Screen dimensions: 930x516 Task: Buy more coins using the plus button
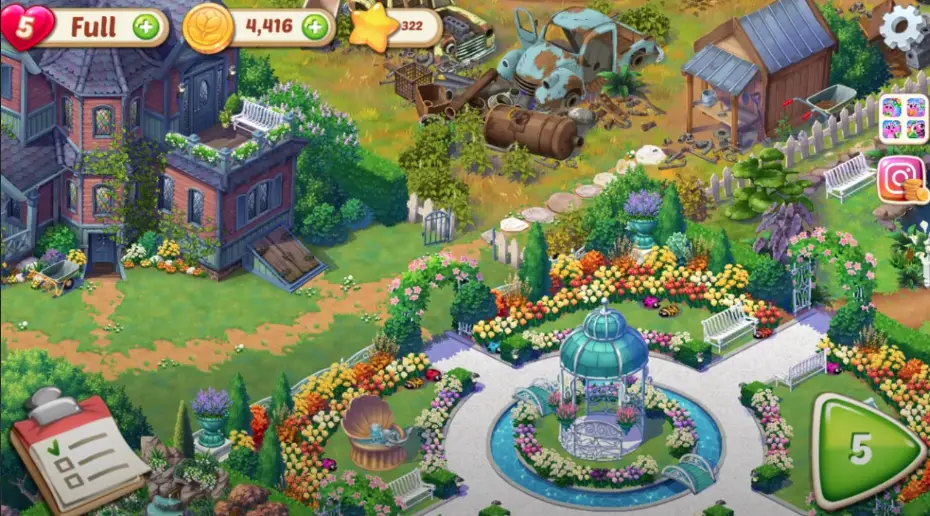tap(315, 27)
